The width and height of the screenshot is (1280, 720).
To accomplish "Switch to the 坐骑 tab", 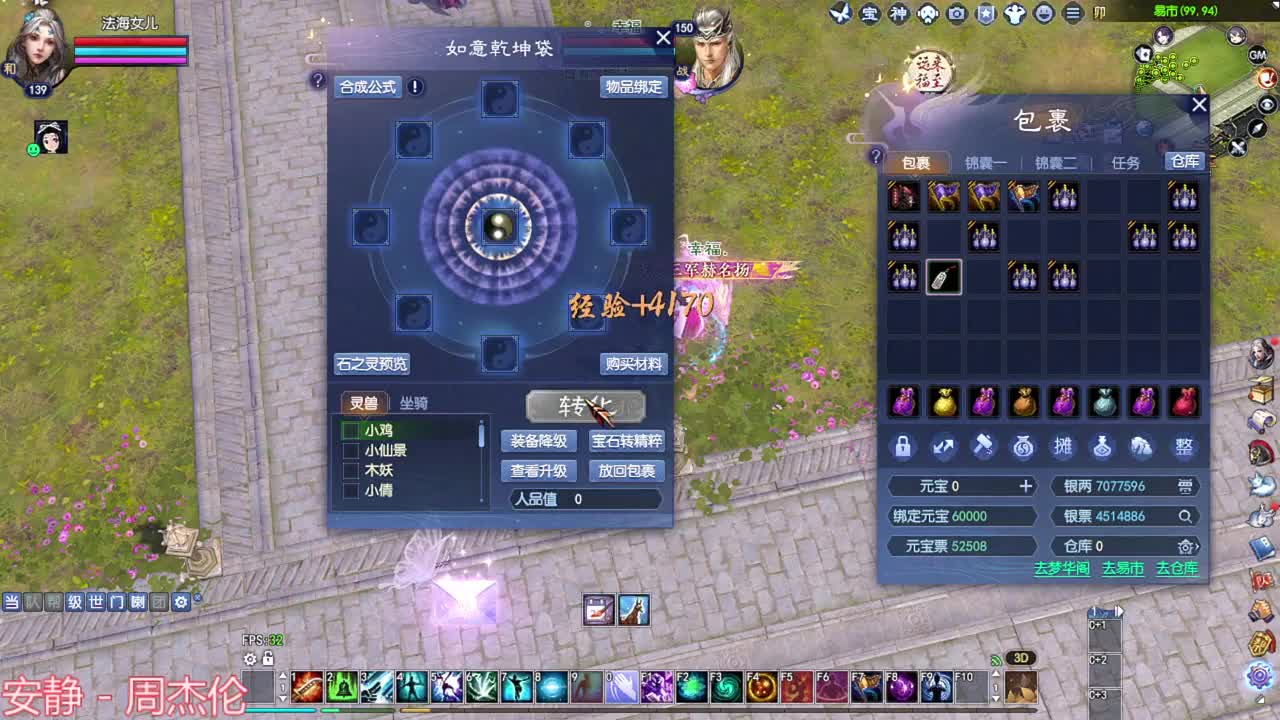I will [x=416, y=402].
